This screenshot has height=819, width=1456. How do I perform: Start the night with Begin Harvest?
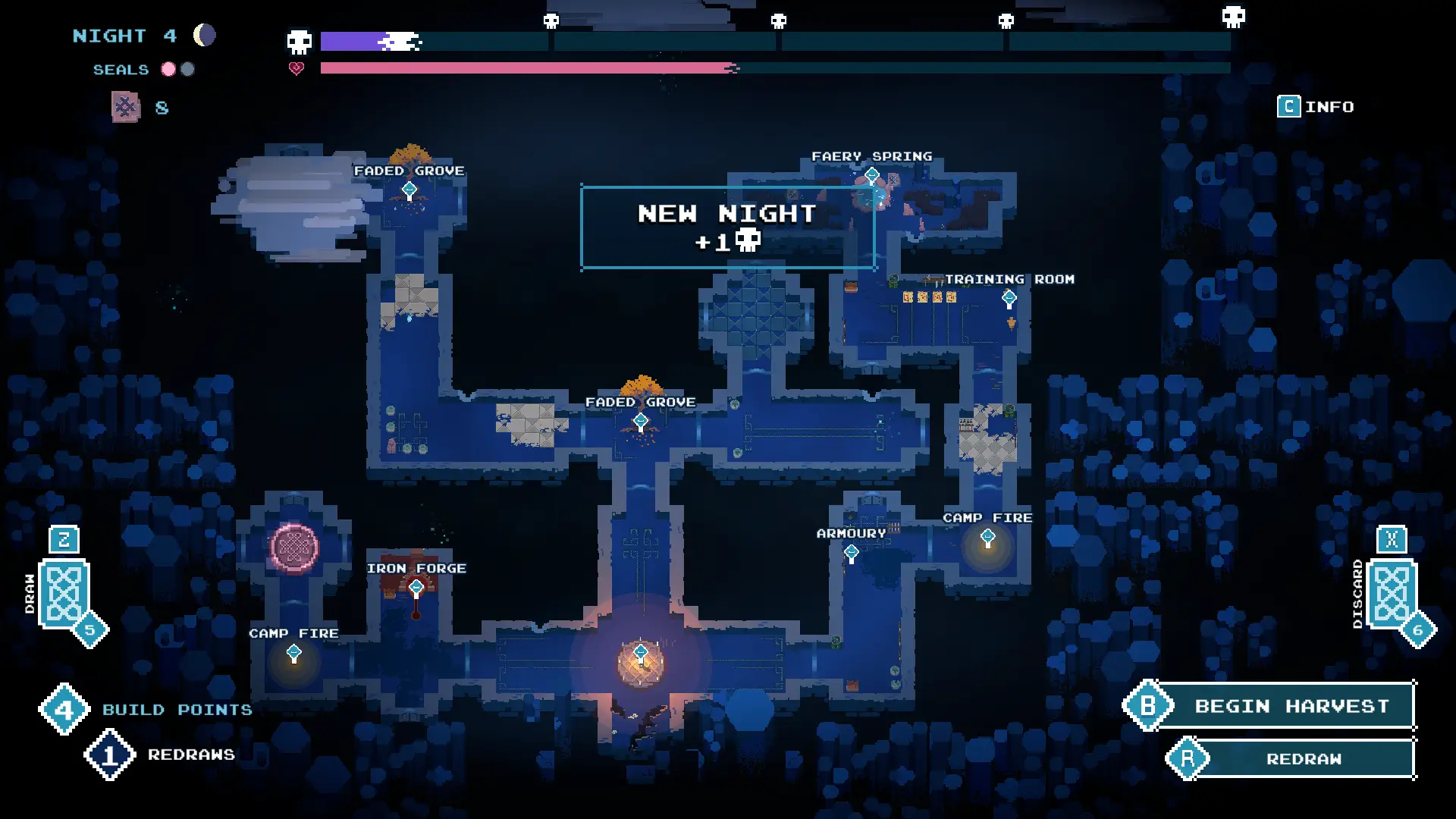click(1291, 706)
